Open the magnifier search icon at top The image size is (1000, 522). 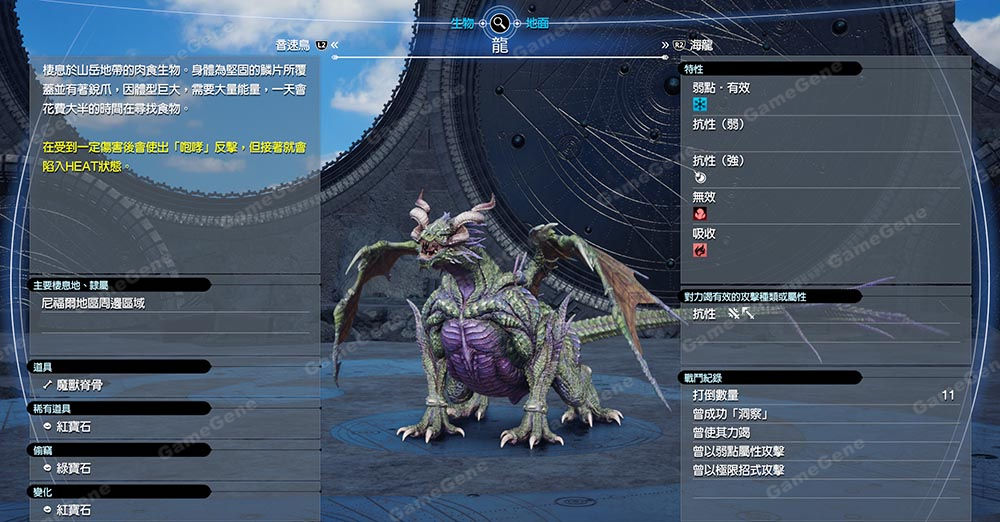[x=499, y=22]
